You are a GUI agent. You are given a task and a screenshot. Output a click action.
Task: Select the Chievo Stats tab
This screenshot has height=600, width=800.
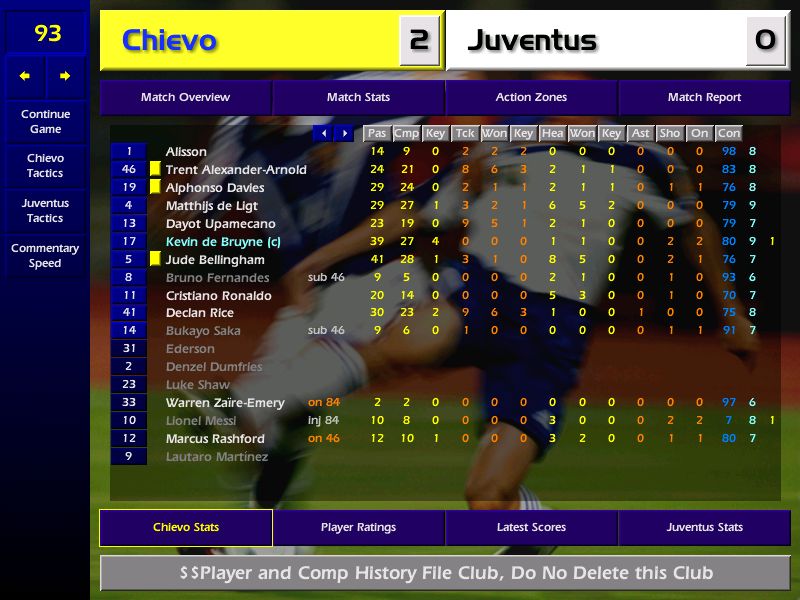185,528
